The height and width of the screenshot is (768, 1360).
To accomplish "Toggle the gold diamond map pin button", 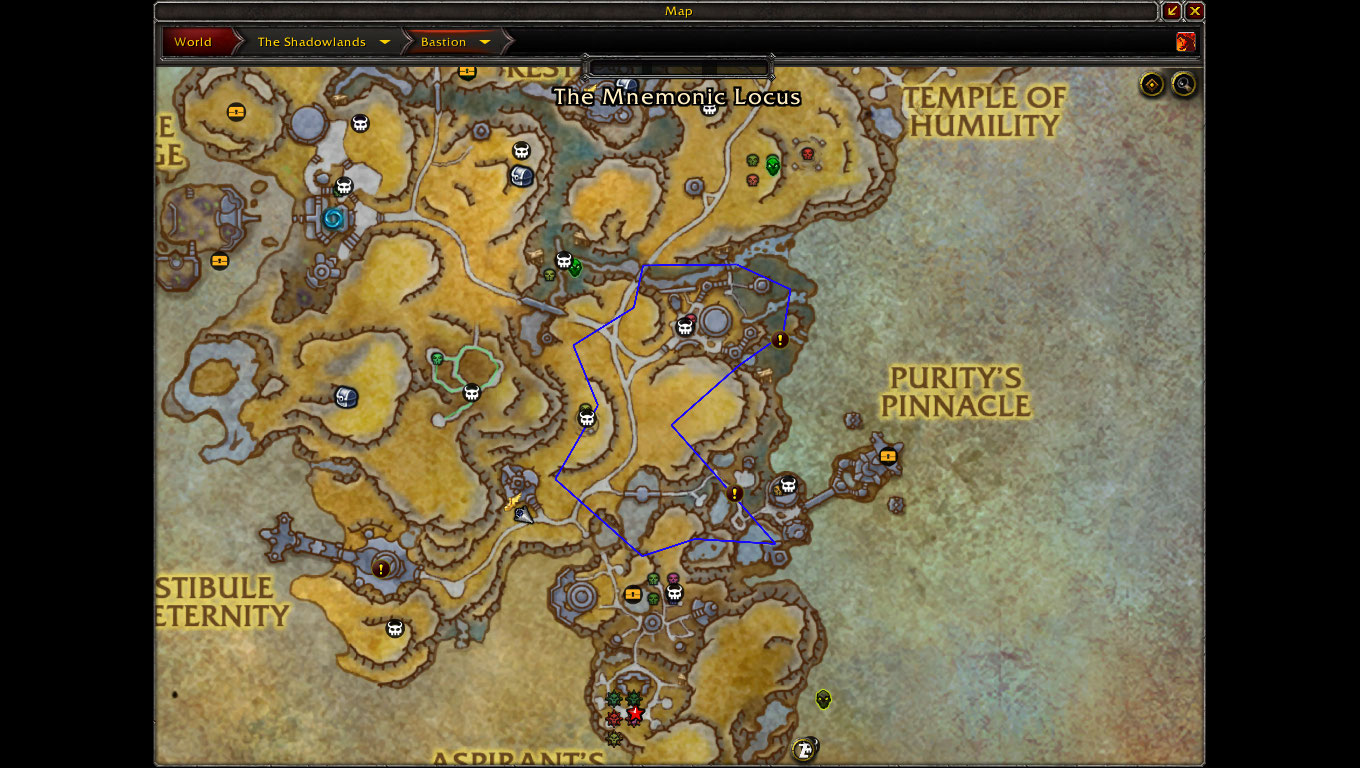I will tap(1152, 85).
